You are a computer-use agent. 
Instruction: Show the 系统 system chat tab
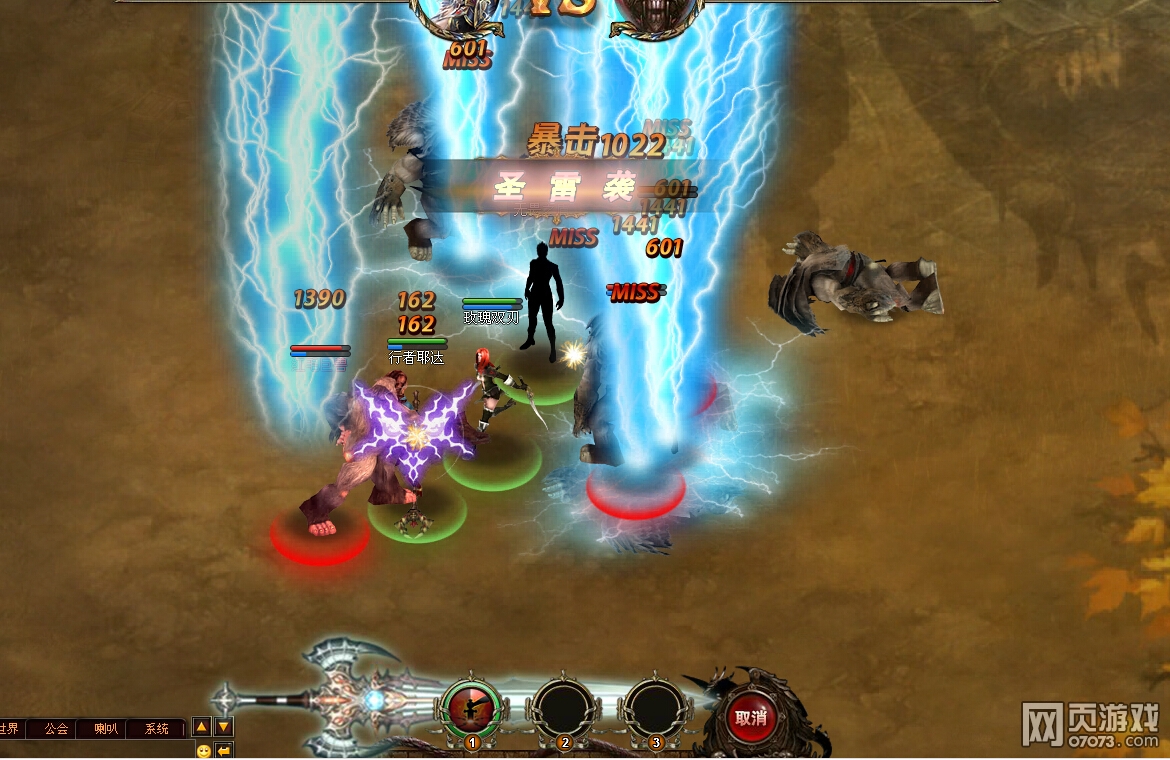tap(157, 729)
